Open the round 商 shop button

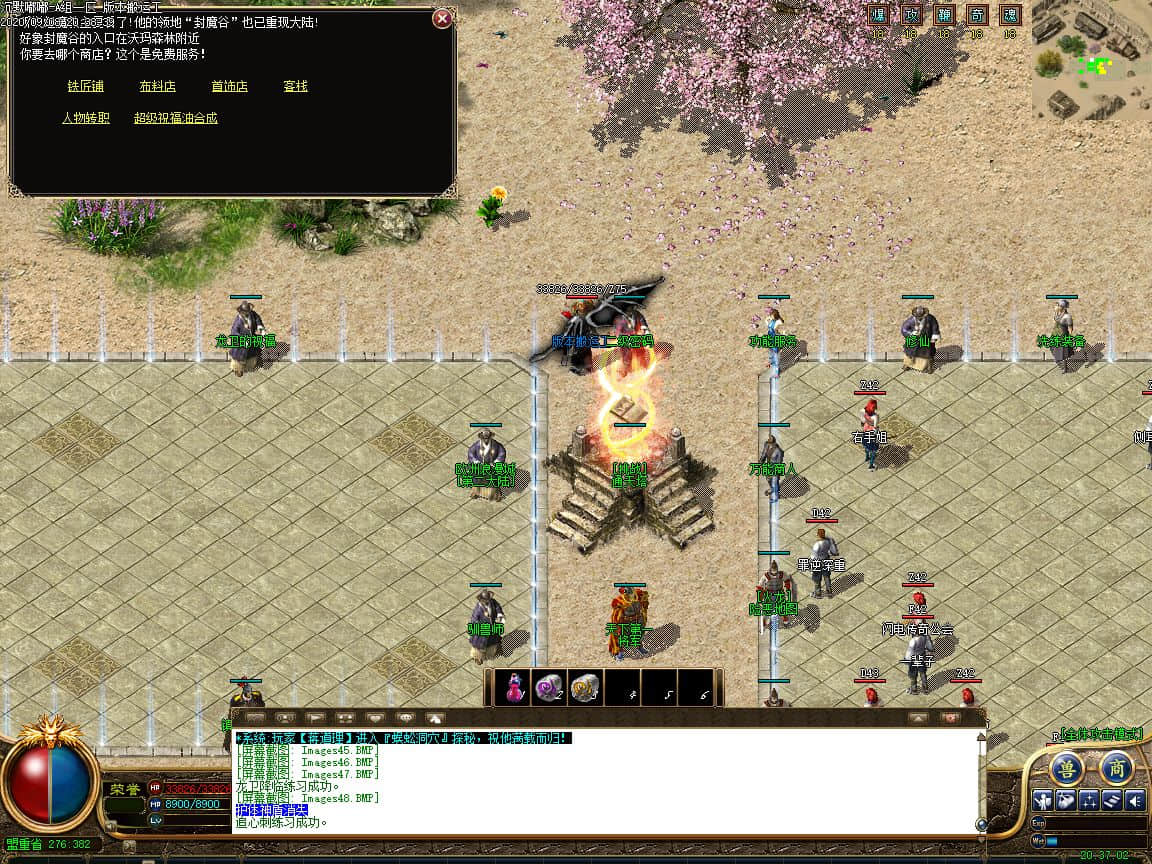click(x=1116, y=769)
